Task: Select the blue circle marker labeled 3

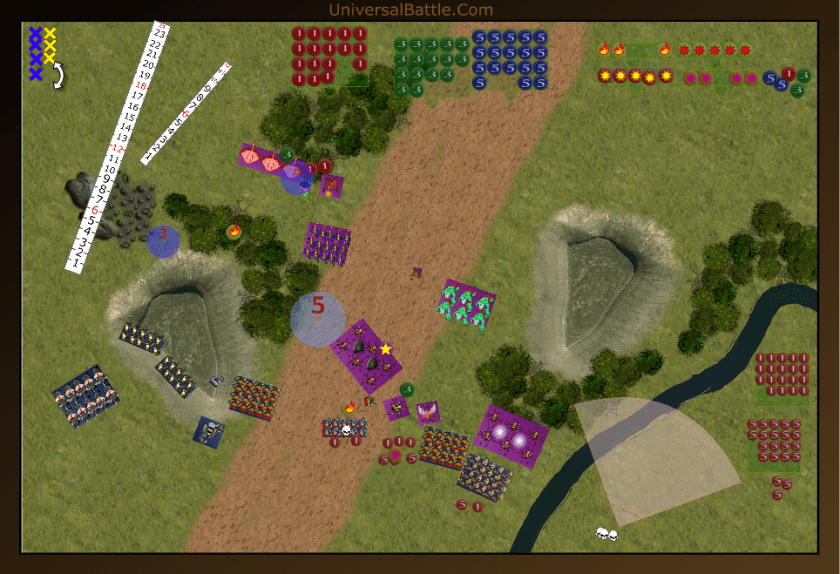Action: coord(163,241)
